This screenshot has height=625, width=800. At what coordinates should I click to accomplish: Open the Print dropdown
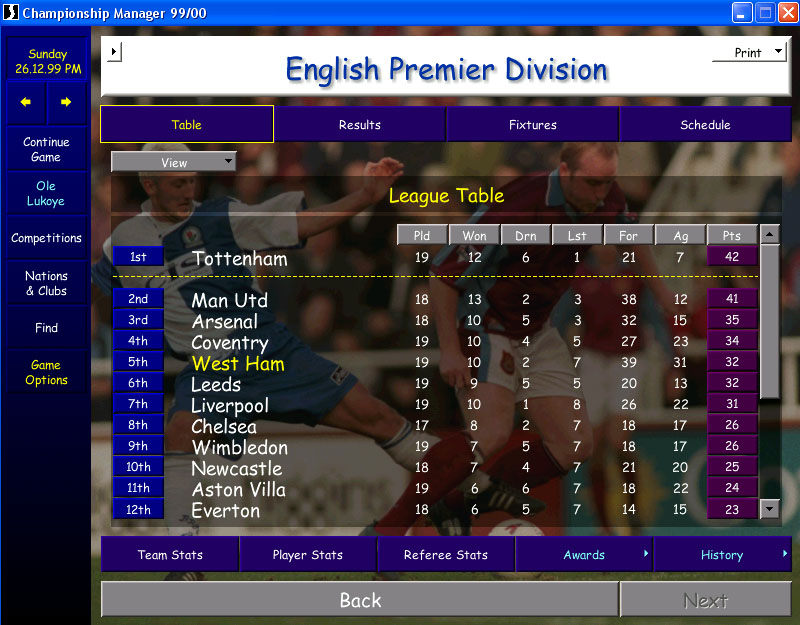[749, 53]
